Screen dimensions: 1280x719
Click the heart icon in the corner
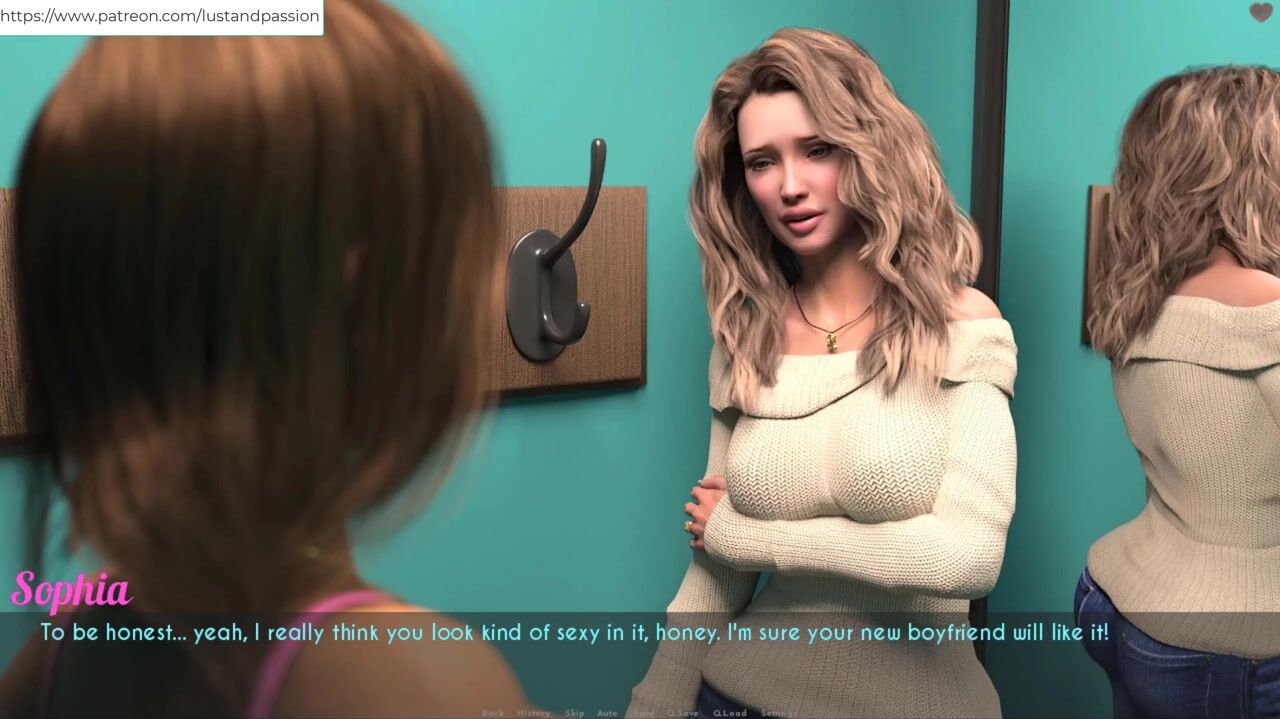pos(1260,13)
